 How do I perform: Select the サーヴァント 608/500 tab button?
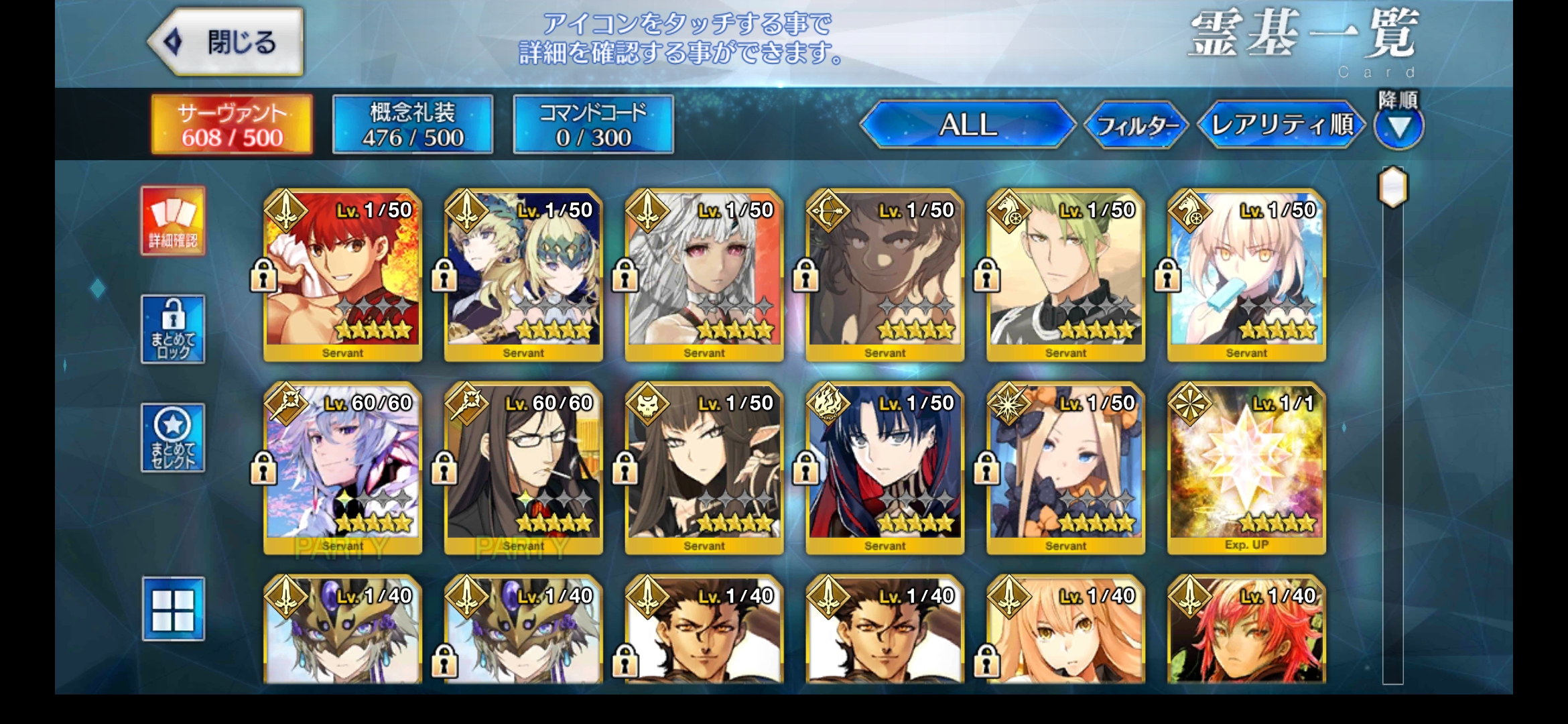click(x=232, y=124)
